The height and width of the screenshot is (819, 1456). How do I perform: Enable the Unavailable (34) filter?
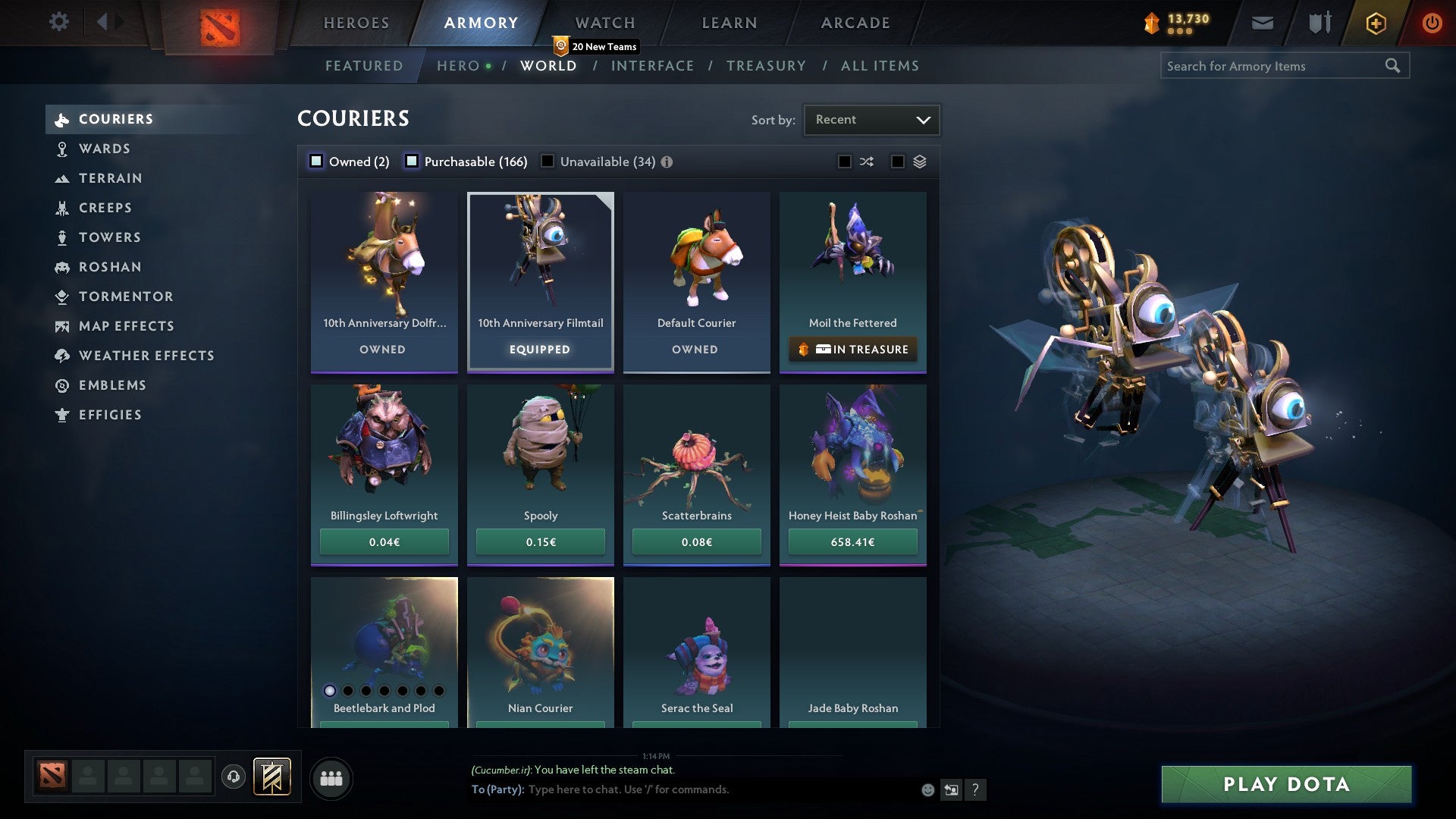[548, 161]
